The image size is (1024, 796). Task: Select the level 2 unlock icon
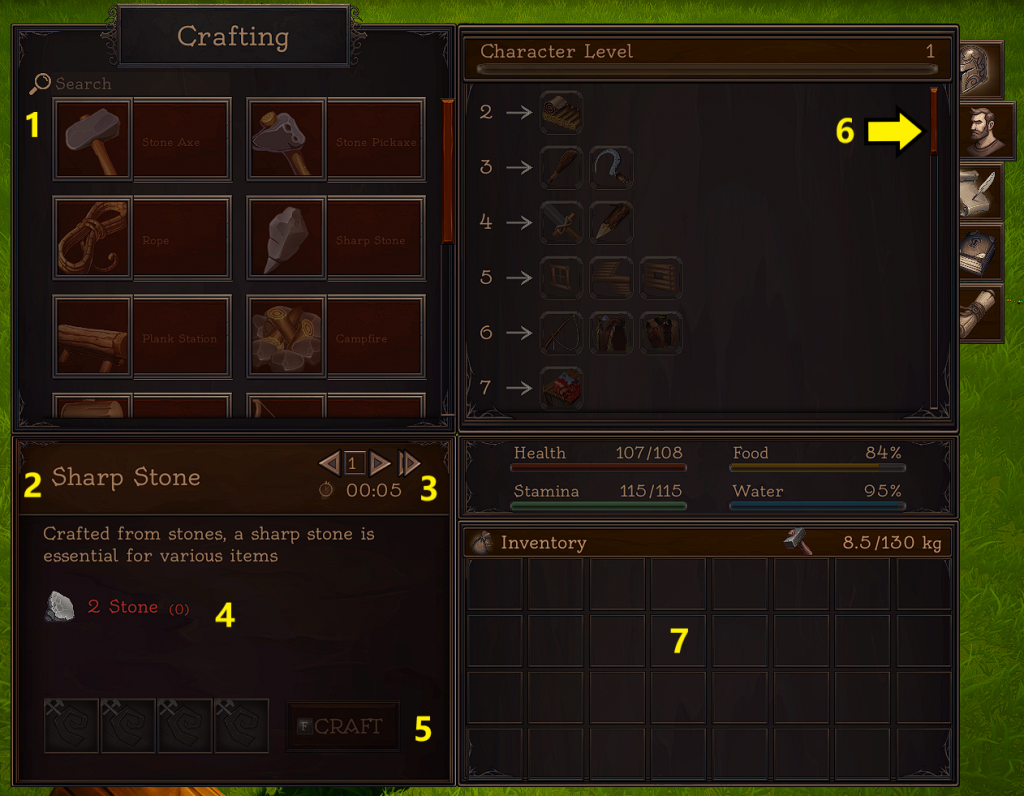(x=561, y=113)
